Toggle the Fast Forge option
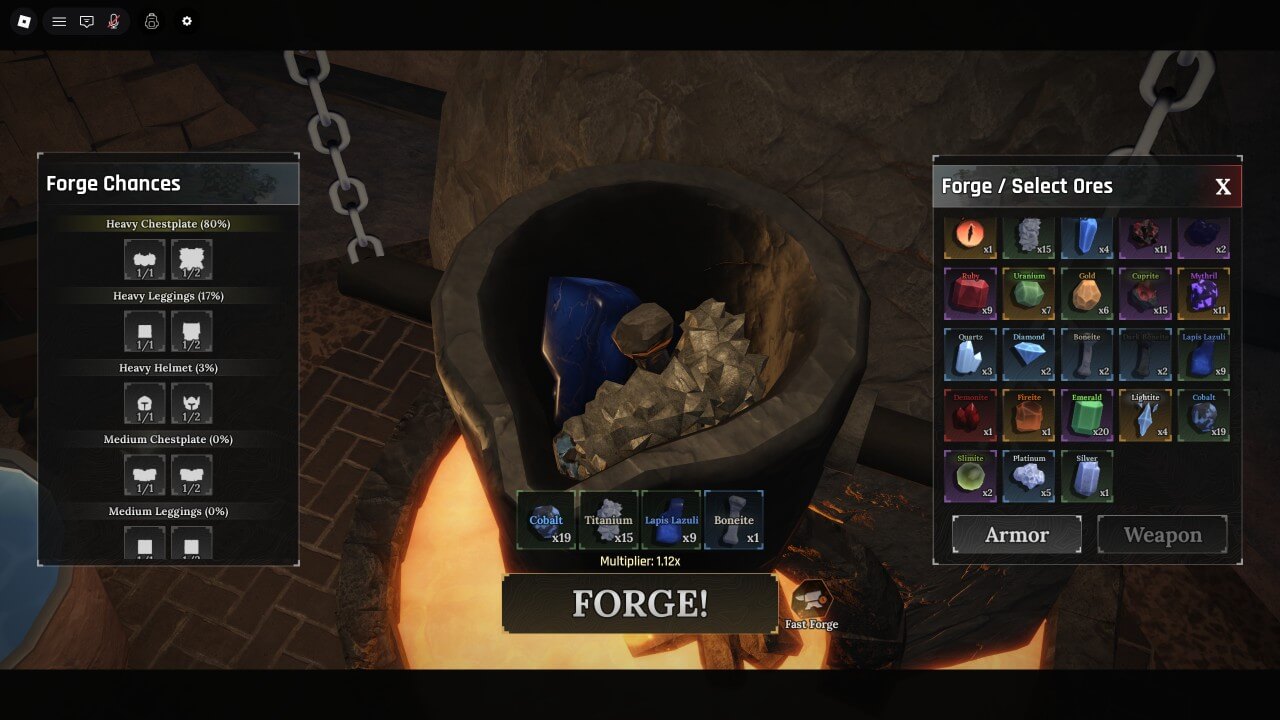1280x720 pixels. point(811,601)
